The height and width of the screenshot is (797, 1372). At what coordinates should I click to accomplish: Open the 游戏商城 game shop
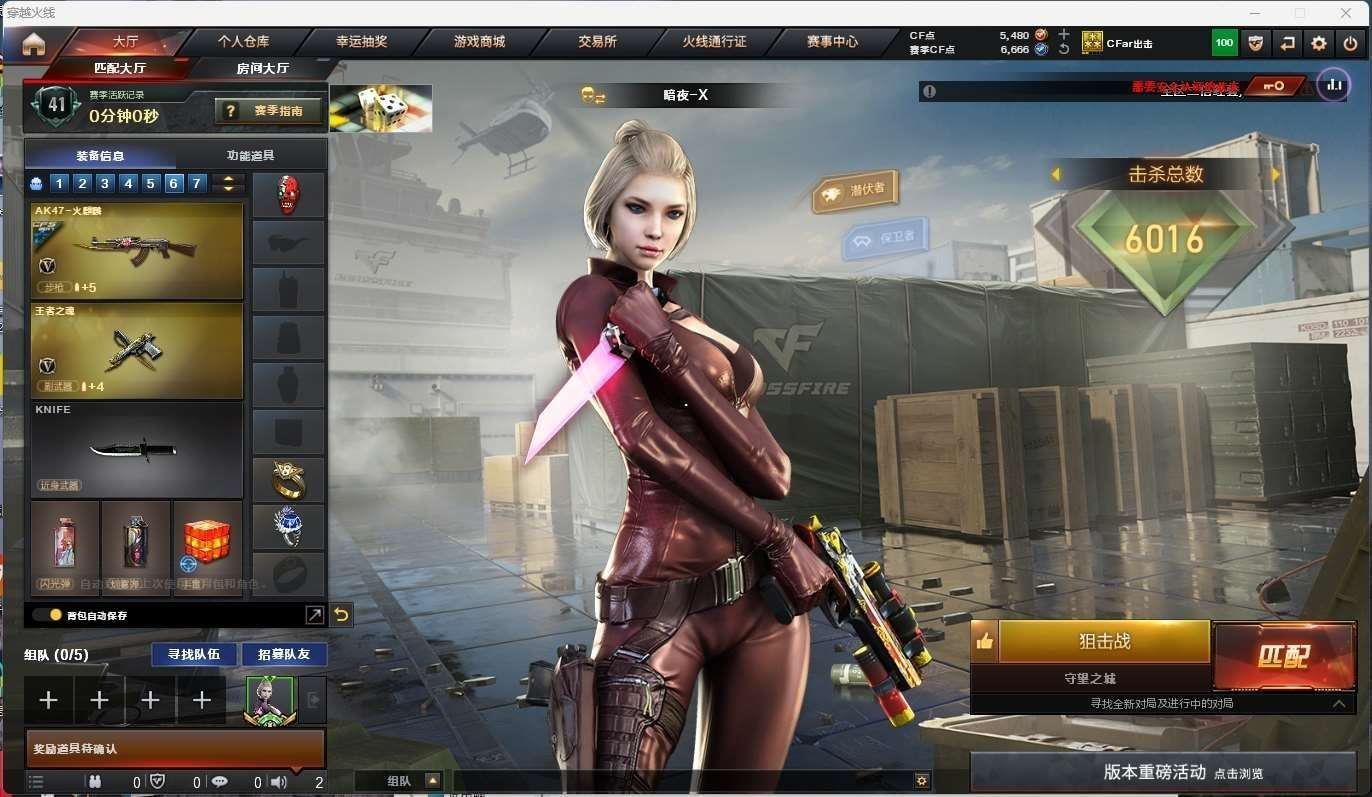pos(479,42)
